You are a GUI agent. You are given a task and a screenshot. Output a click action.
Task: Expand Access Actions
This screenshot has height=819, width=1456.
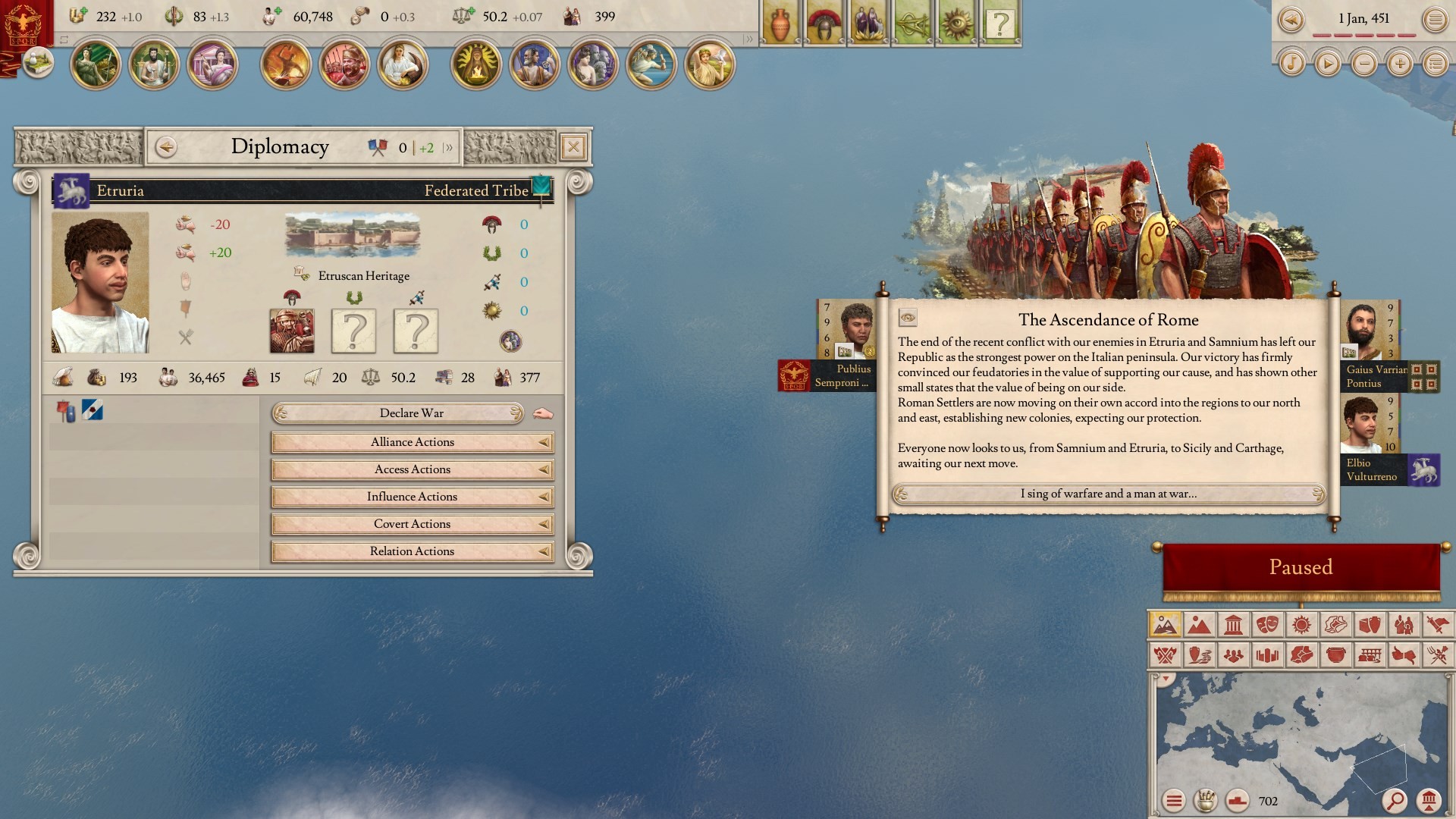[412, 469]
